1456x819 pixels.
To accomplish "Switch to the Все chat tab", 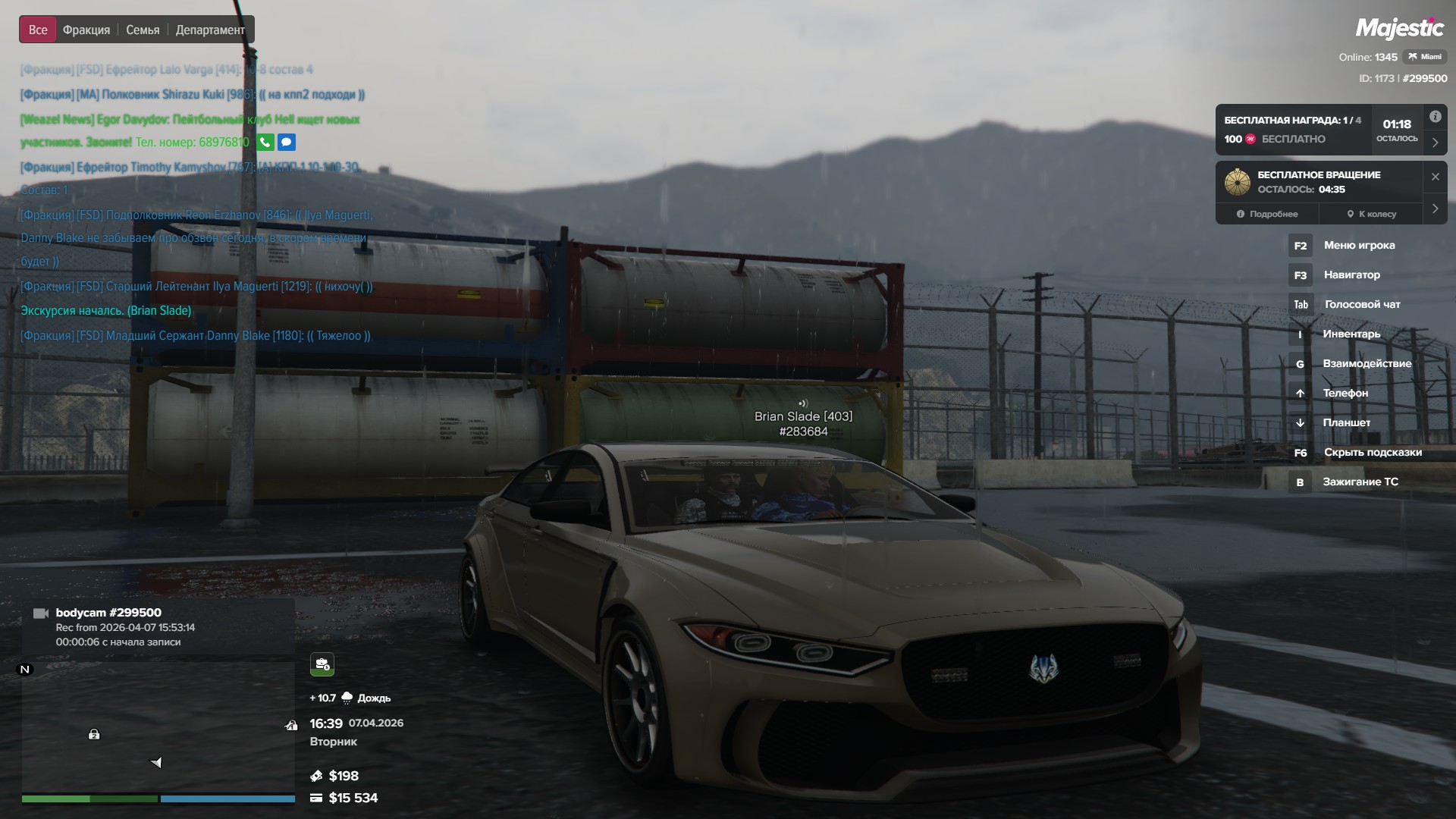I will (38, 30).
